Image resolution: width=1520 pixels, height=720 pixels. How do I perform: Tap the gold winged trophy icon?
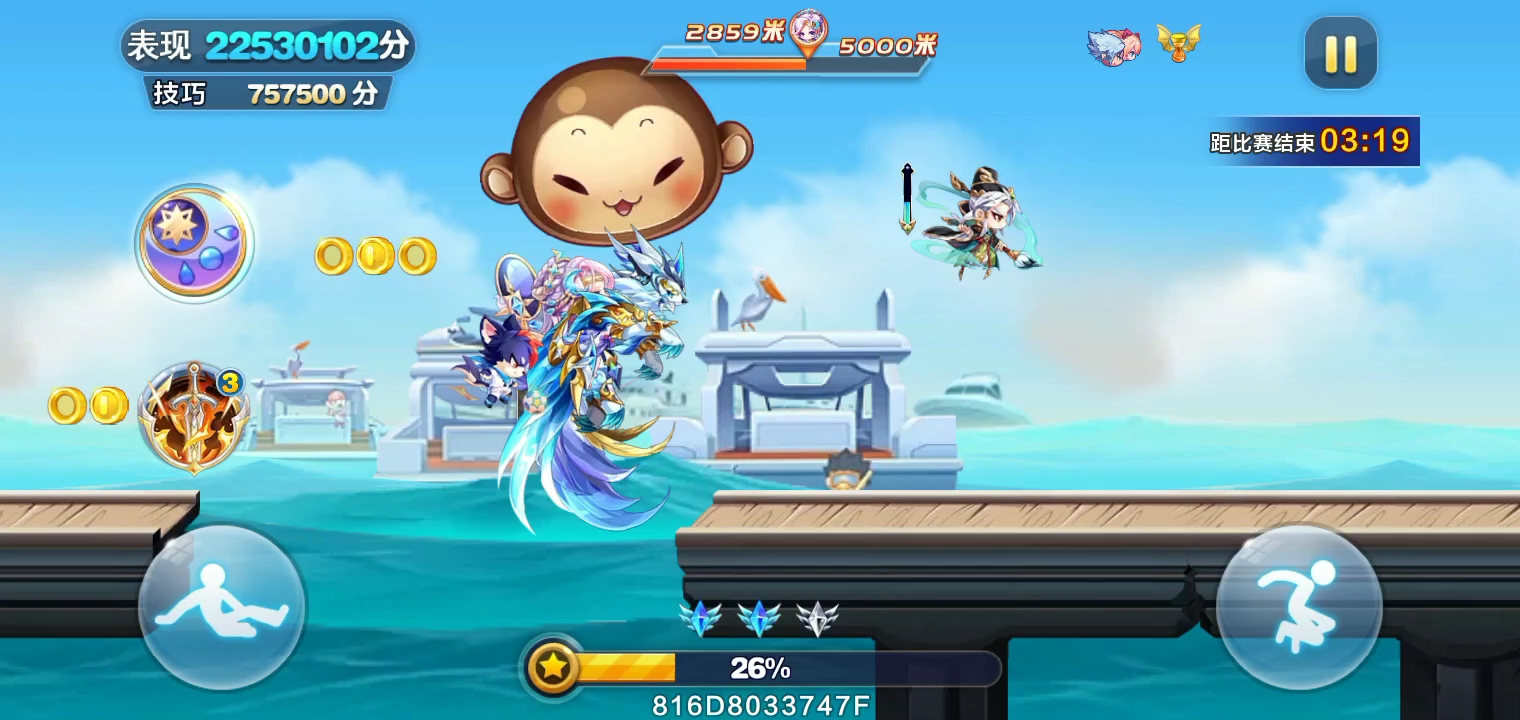[x=1178, y=43]
